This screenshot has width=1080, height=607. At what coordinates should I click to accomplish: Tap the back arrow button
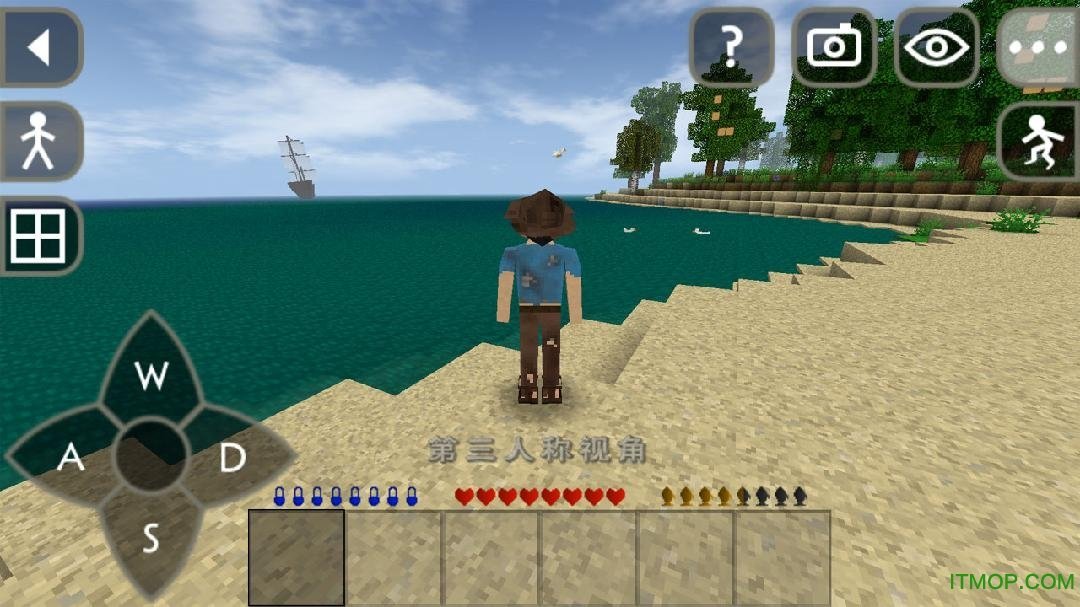[40, 47]
